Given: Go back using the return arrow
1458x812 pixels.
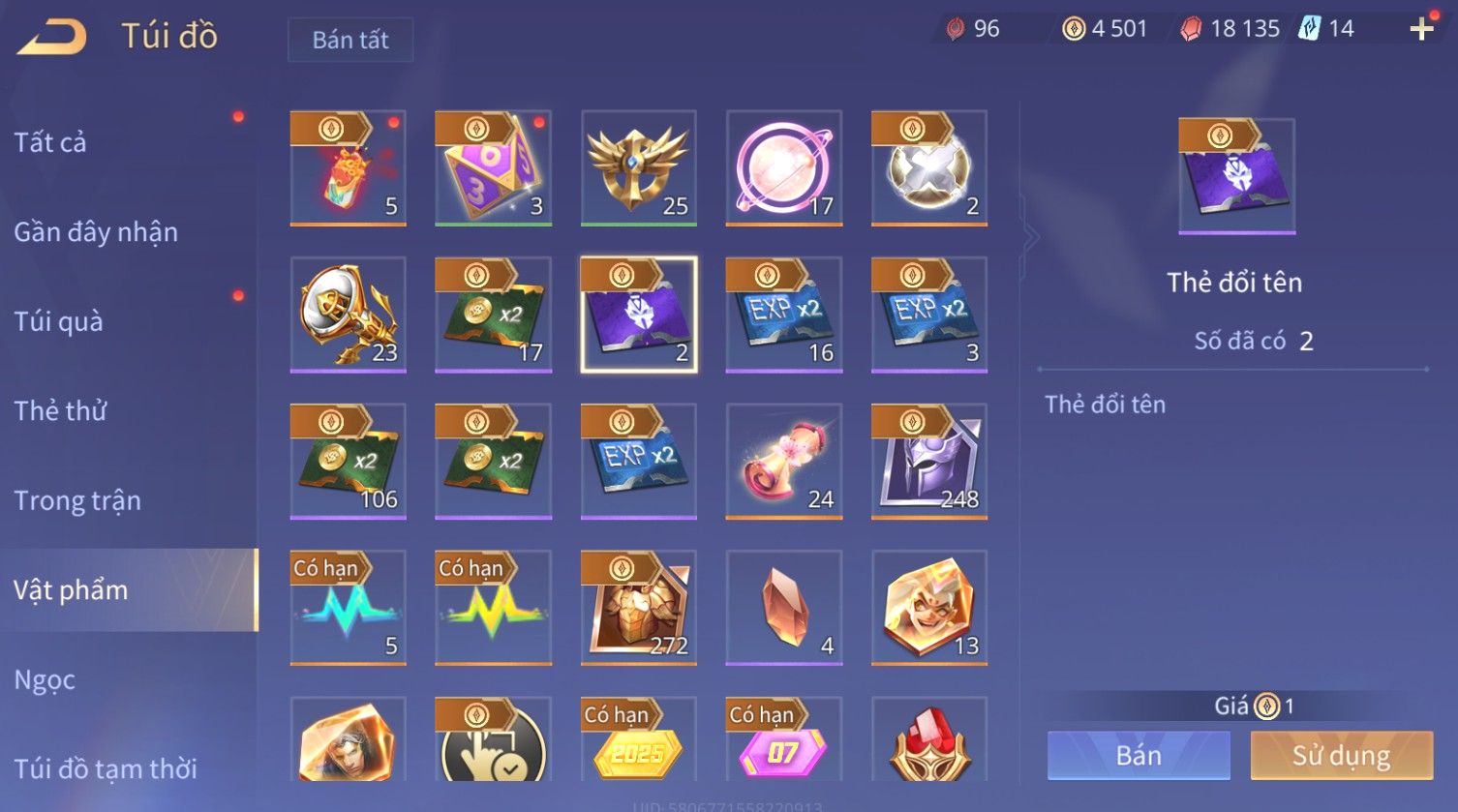Looking at the screenshot, I should 52,36.
